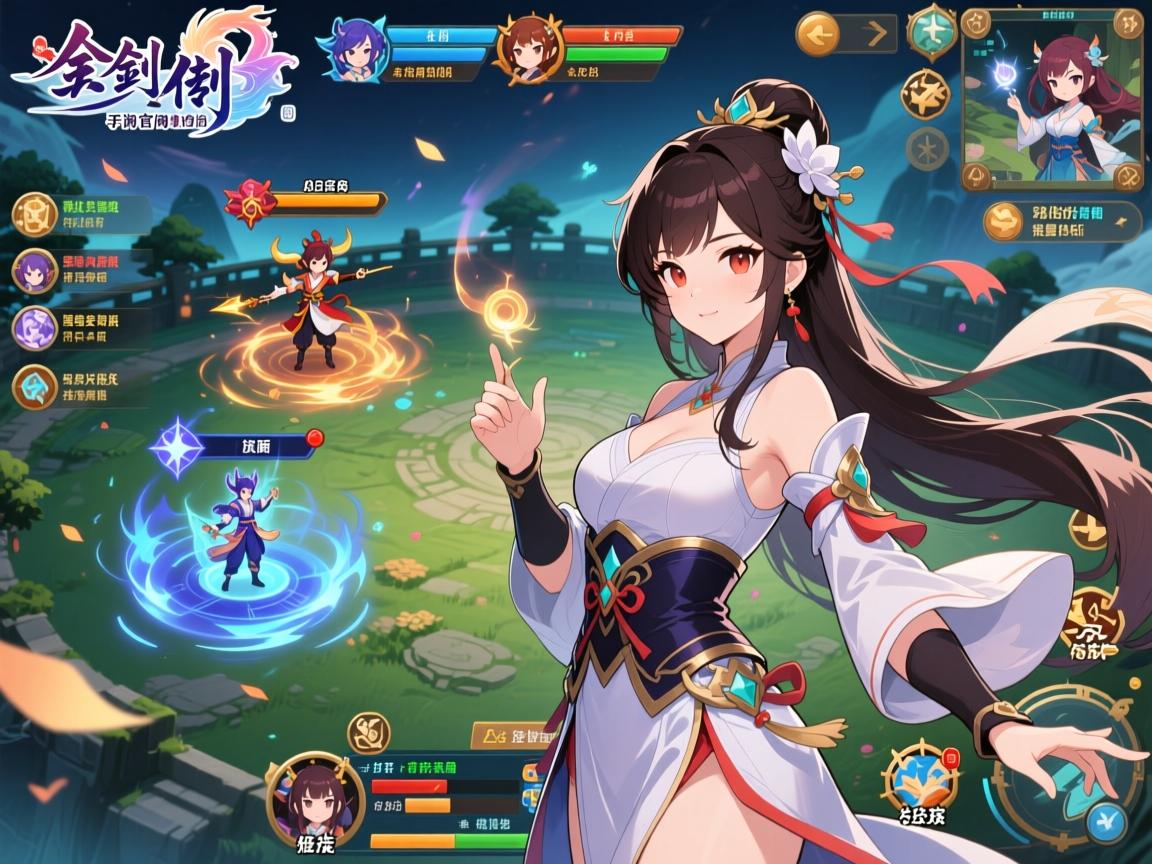Open the red-haired girl portrait panel
This screenshot has height=864, width=1152.
(1052, 100)
